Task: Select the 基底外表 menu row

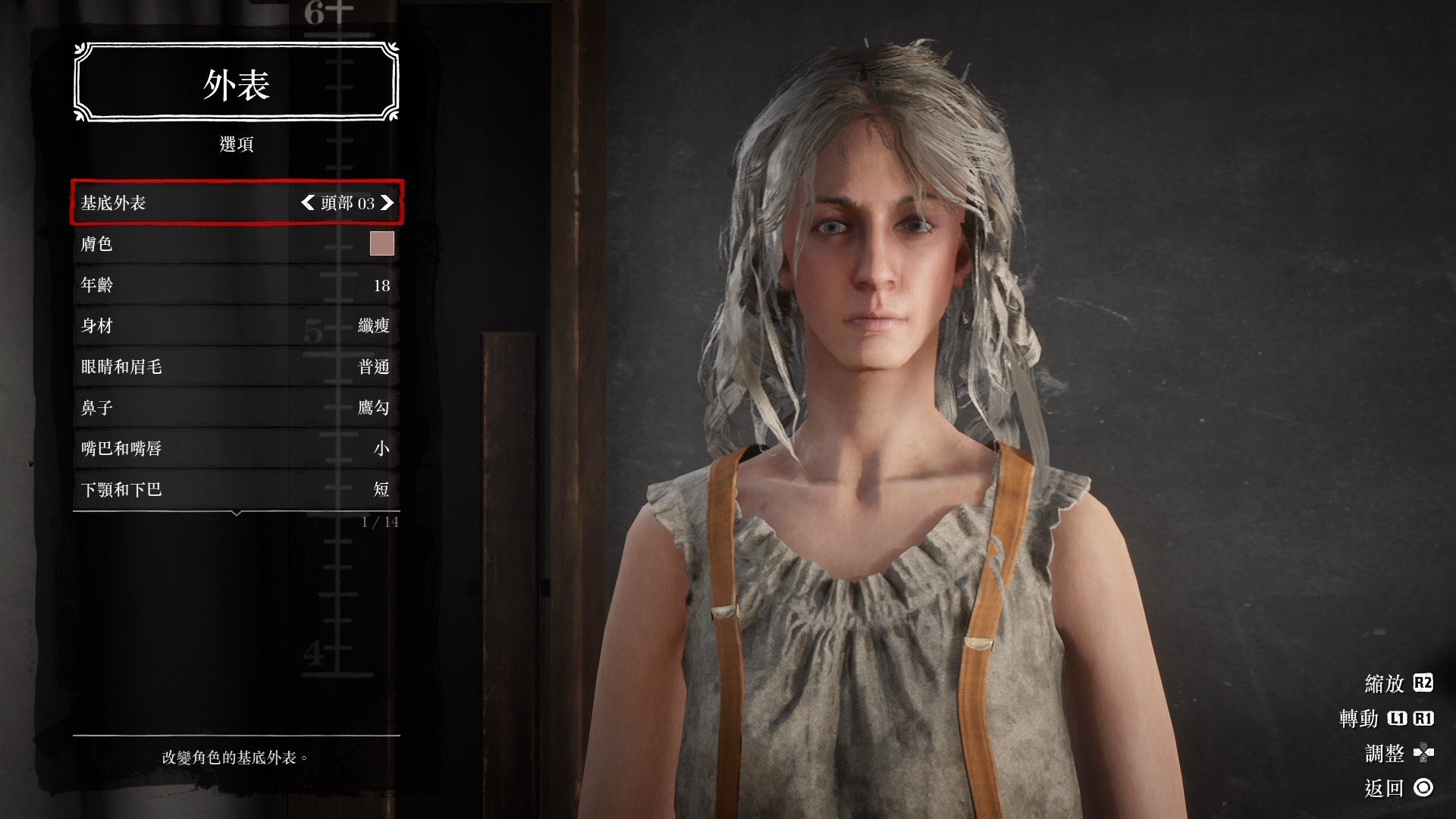Action: coord(190,202)
